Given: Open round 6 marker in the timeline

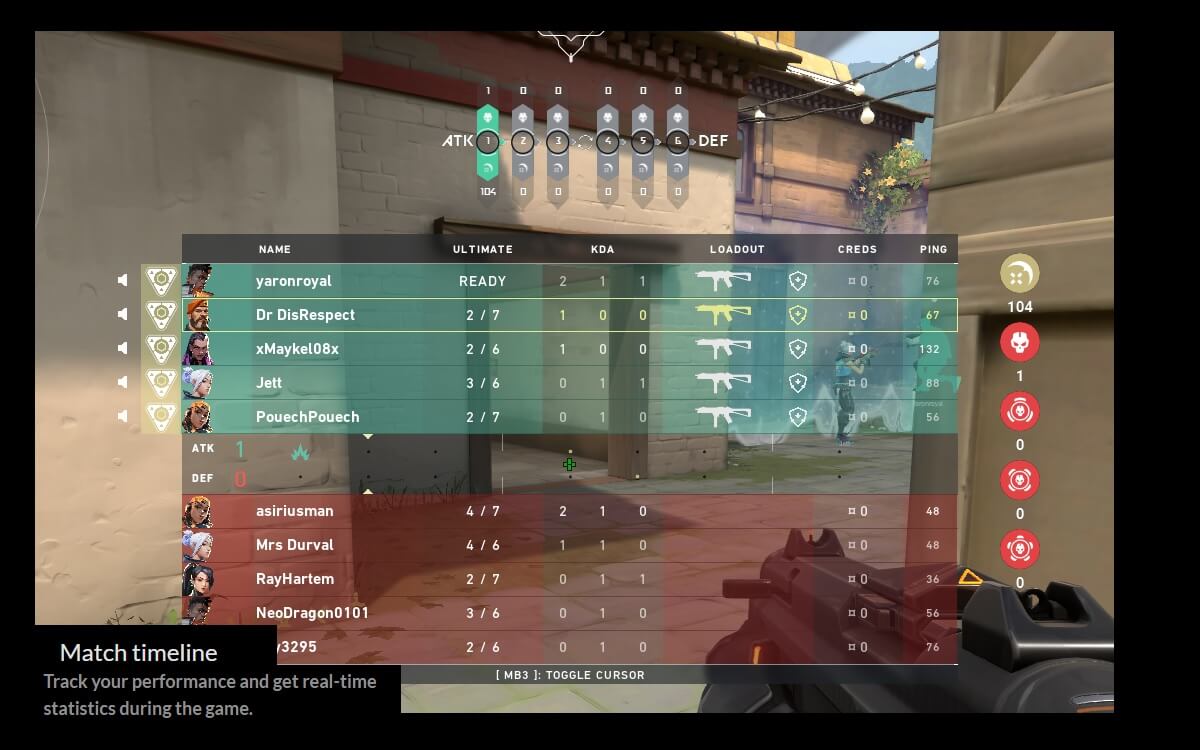Looking at the screenshot, I should (678, 141).
